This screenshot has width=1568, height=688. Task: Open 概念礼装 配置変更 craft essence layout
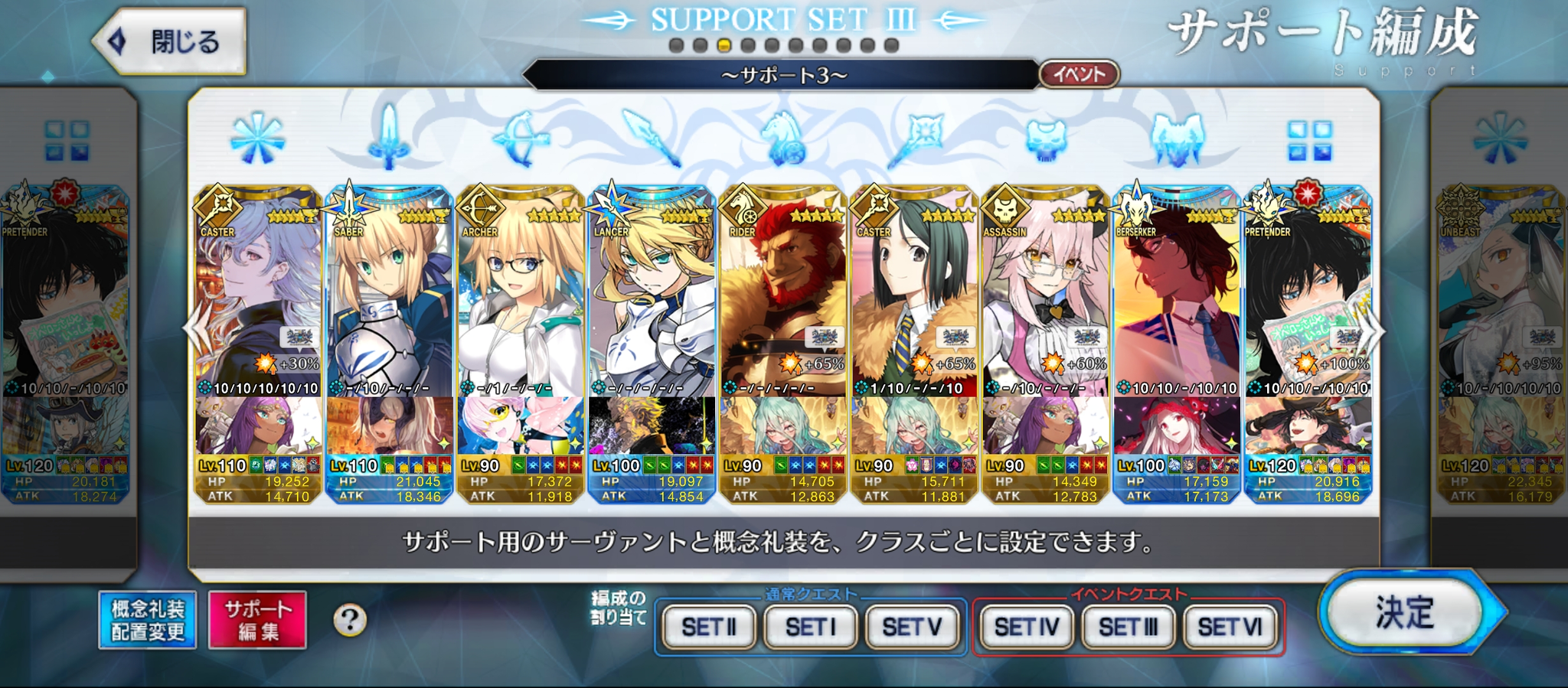click(148, 620)
